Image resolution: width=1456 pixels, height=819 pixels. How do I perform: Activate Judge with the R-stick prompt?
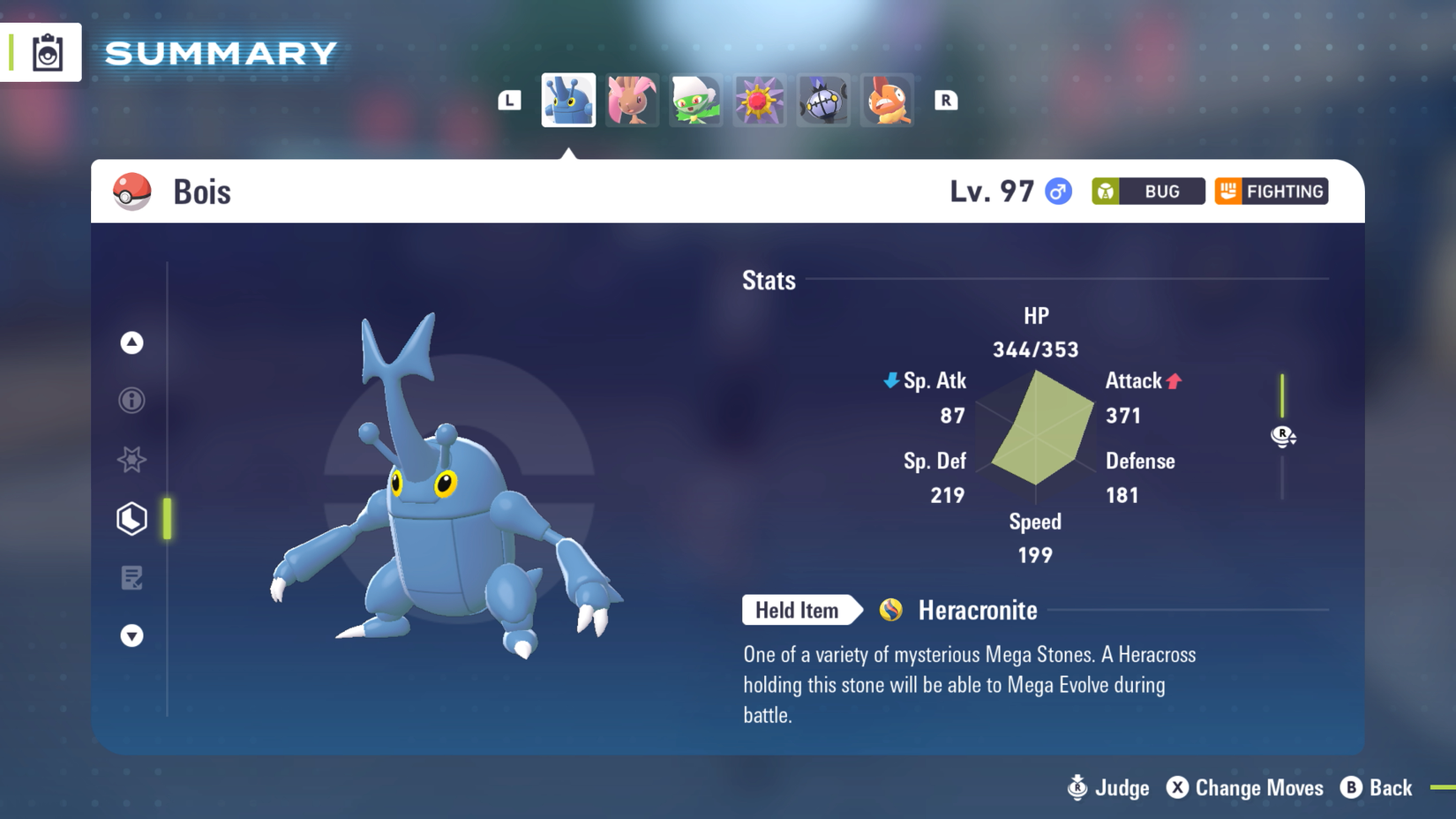(x=1104, y=788)
